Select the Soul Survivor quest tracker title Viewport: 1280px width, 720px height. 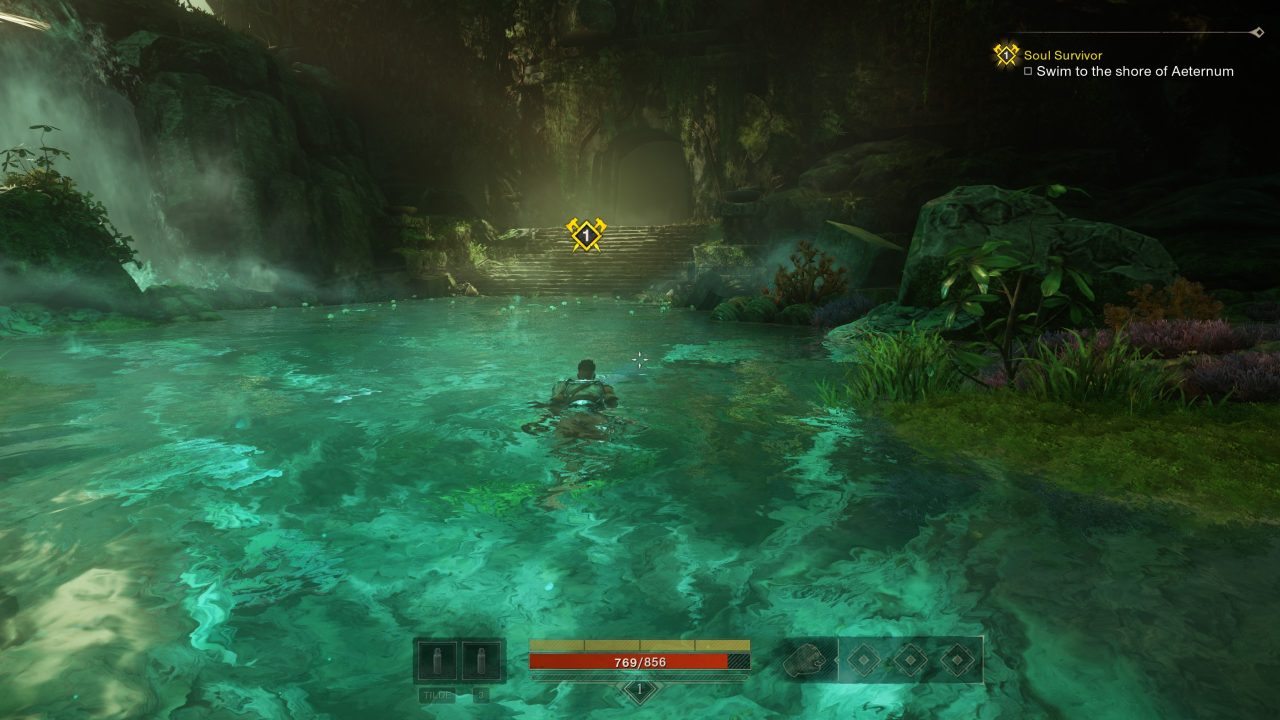click(x=1062, y=55)
